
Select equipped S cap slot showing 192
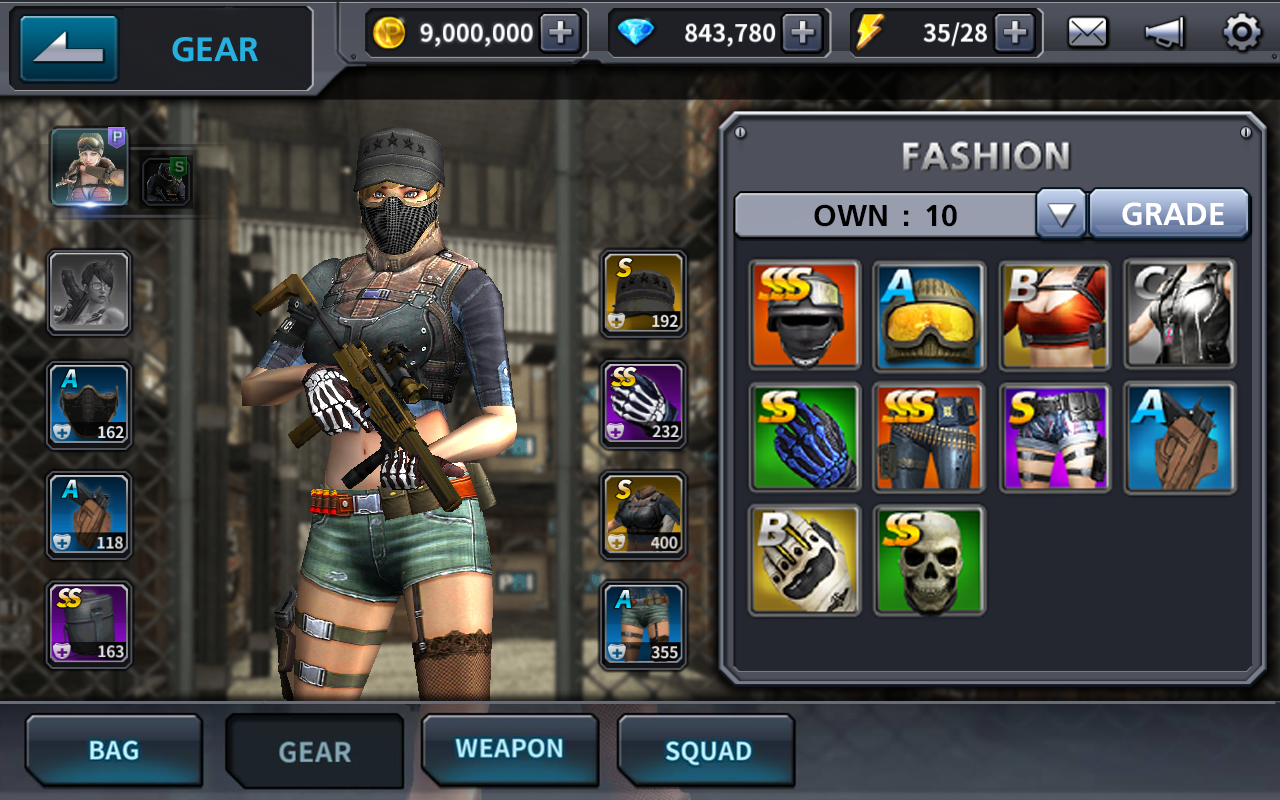pos(644,293)
